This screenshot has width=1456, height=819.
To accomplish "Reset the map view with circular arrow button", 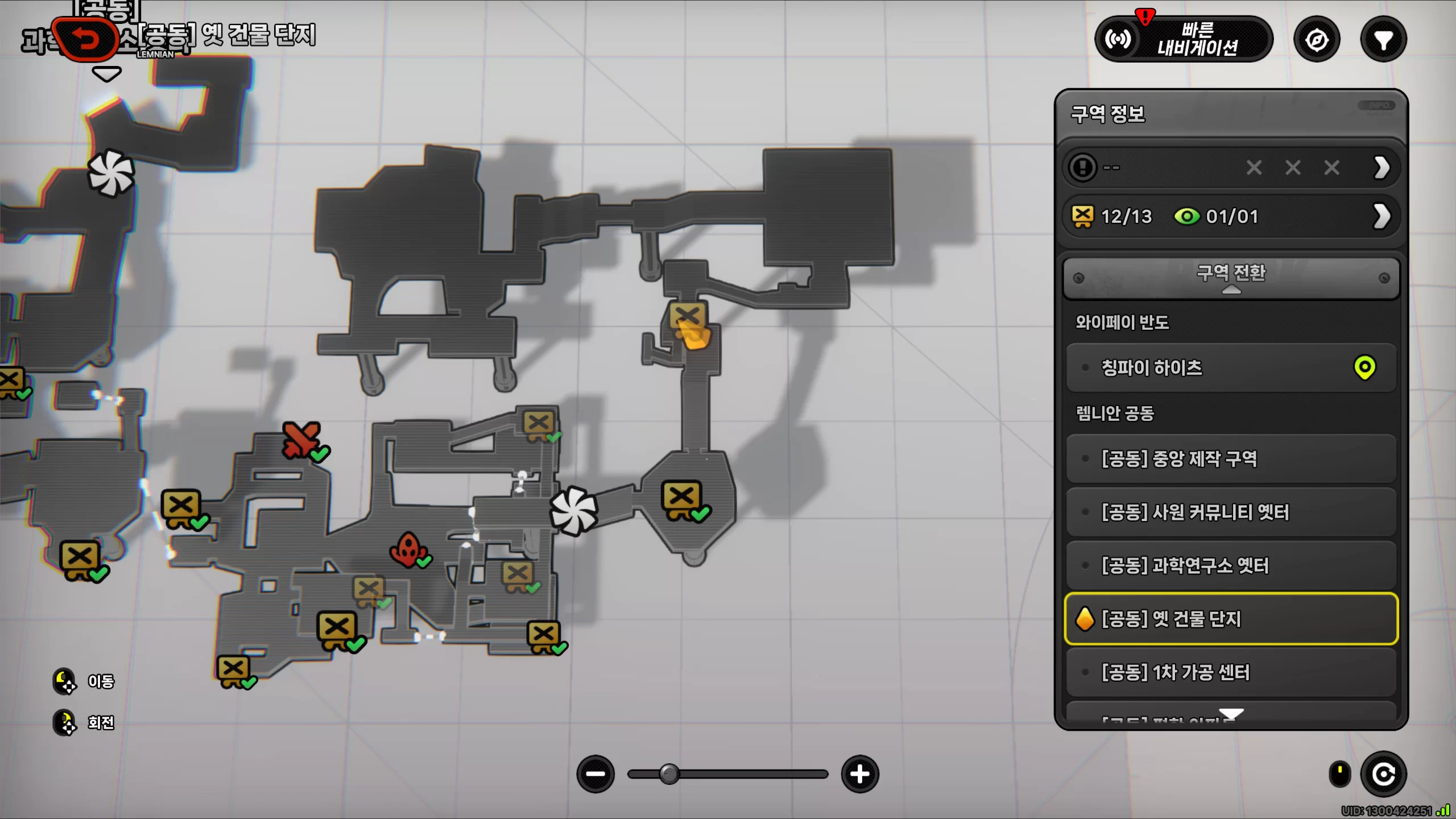I will (1383, 774).
